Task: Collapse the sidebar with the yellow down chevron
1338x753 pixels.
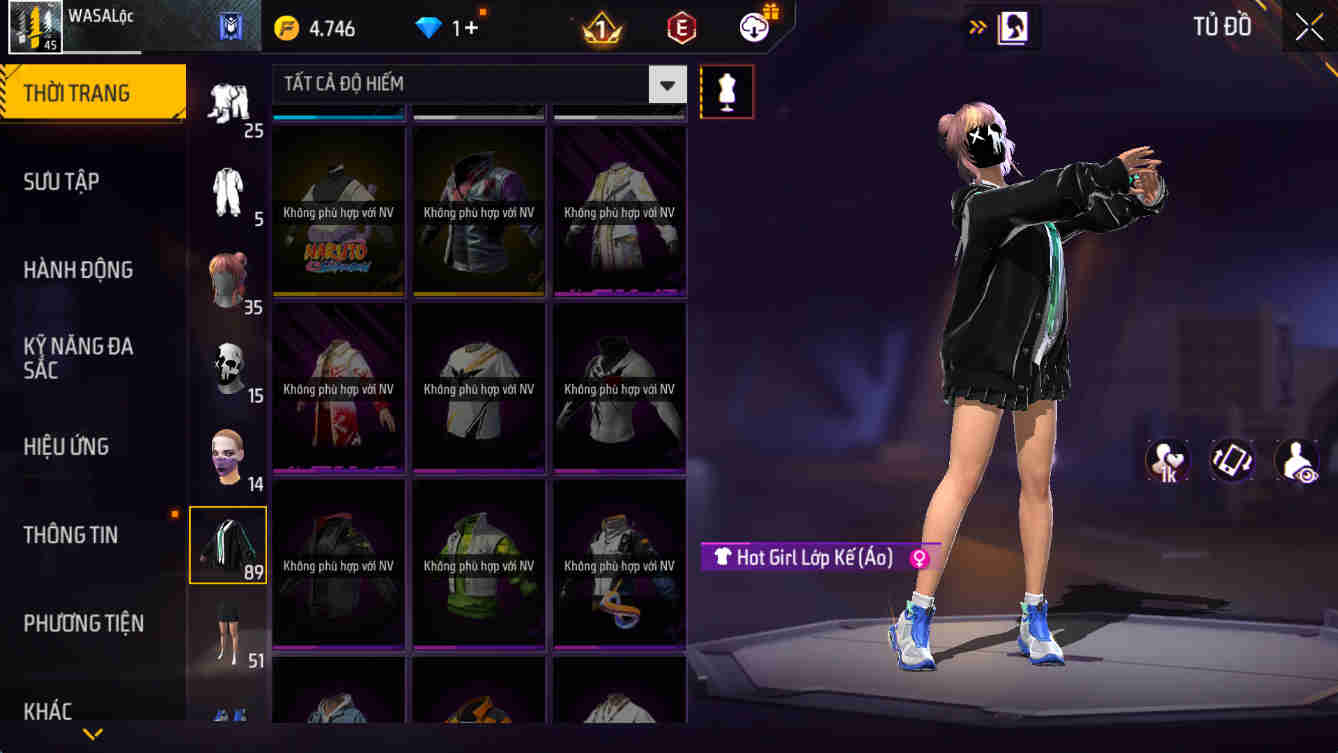Action: click(93, 732)
